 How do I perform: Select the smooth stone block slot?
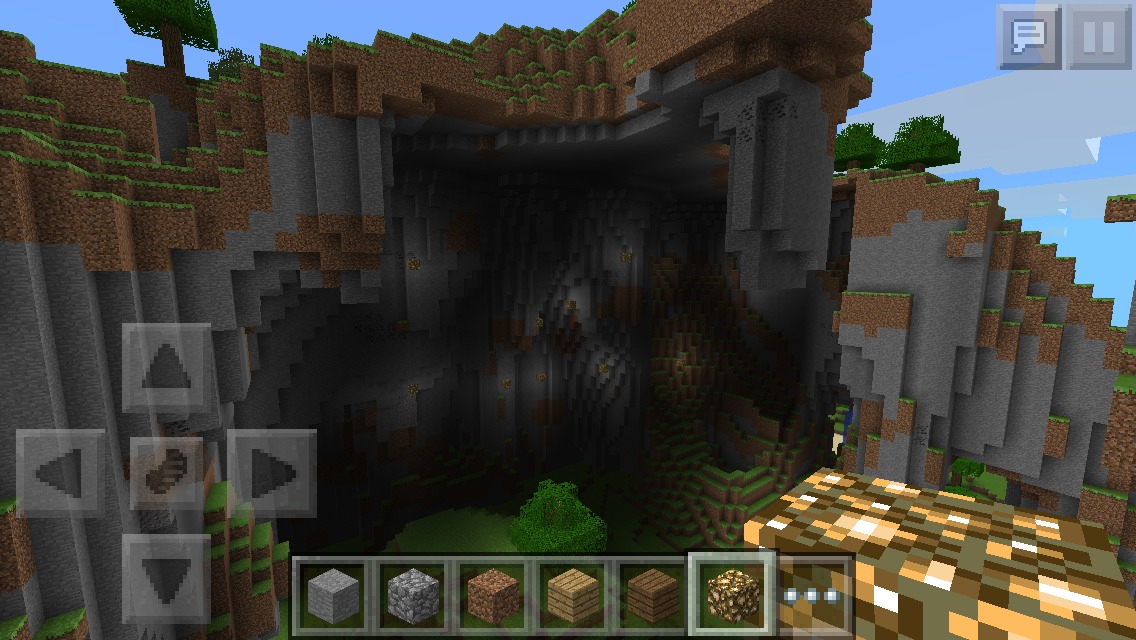pyautogui.click(x=331, y=594)
